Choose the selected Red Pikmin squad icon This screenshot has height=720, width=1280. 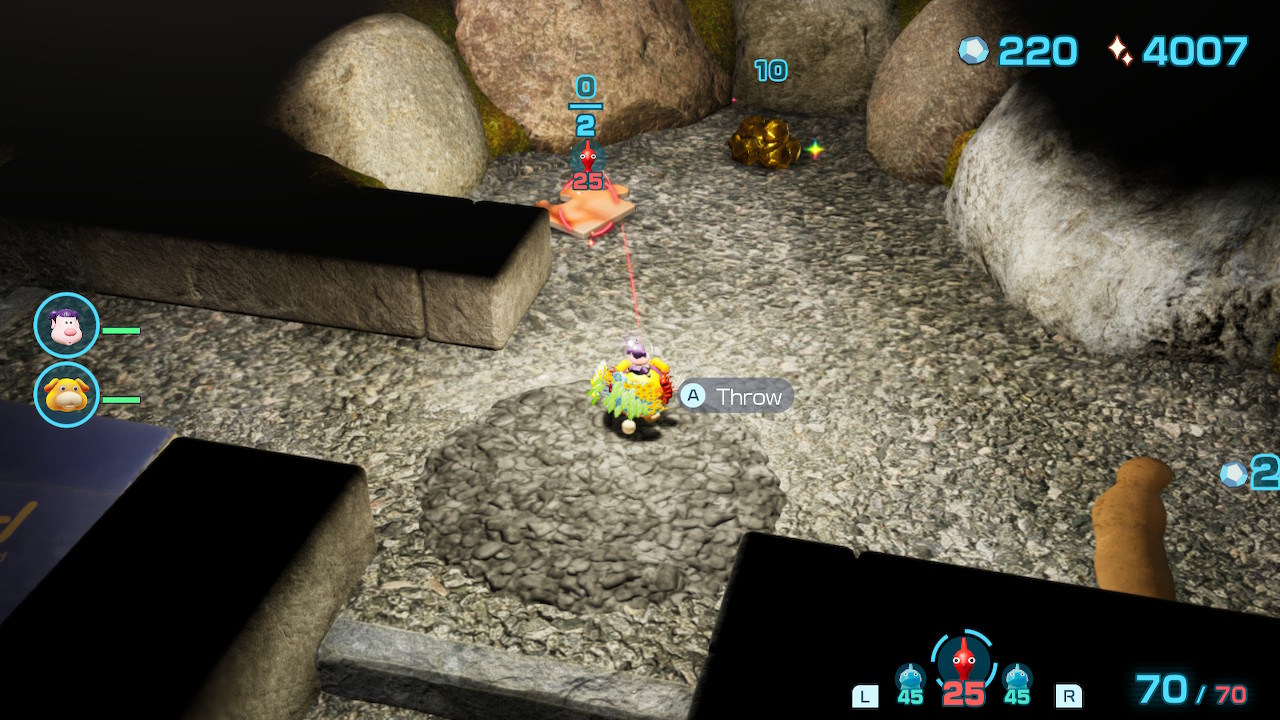[962, 660]
